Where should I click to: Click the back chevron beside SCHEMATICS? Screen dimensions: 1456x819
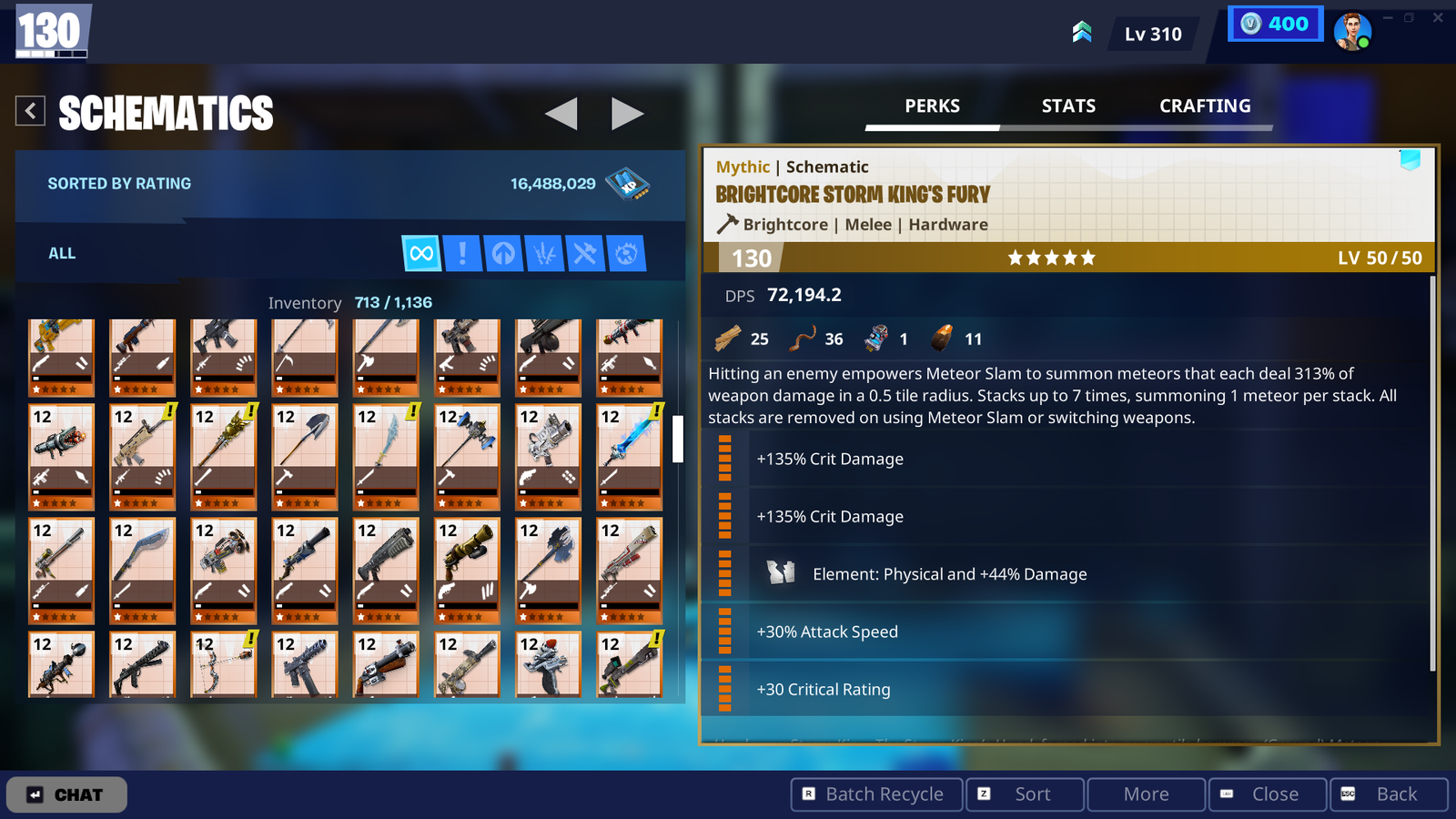point(30,111)
